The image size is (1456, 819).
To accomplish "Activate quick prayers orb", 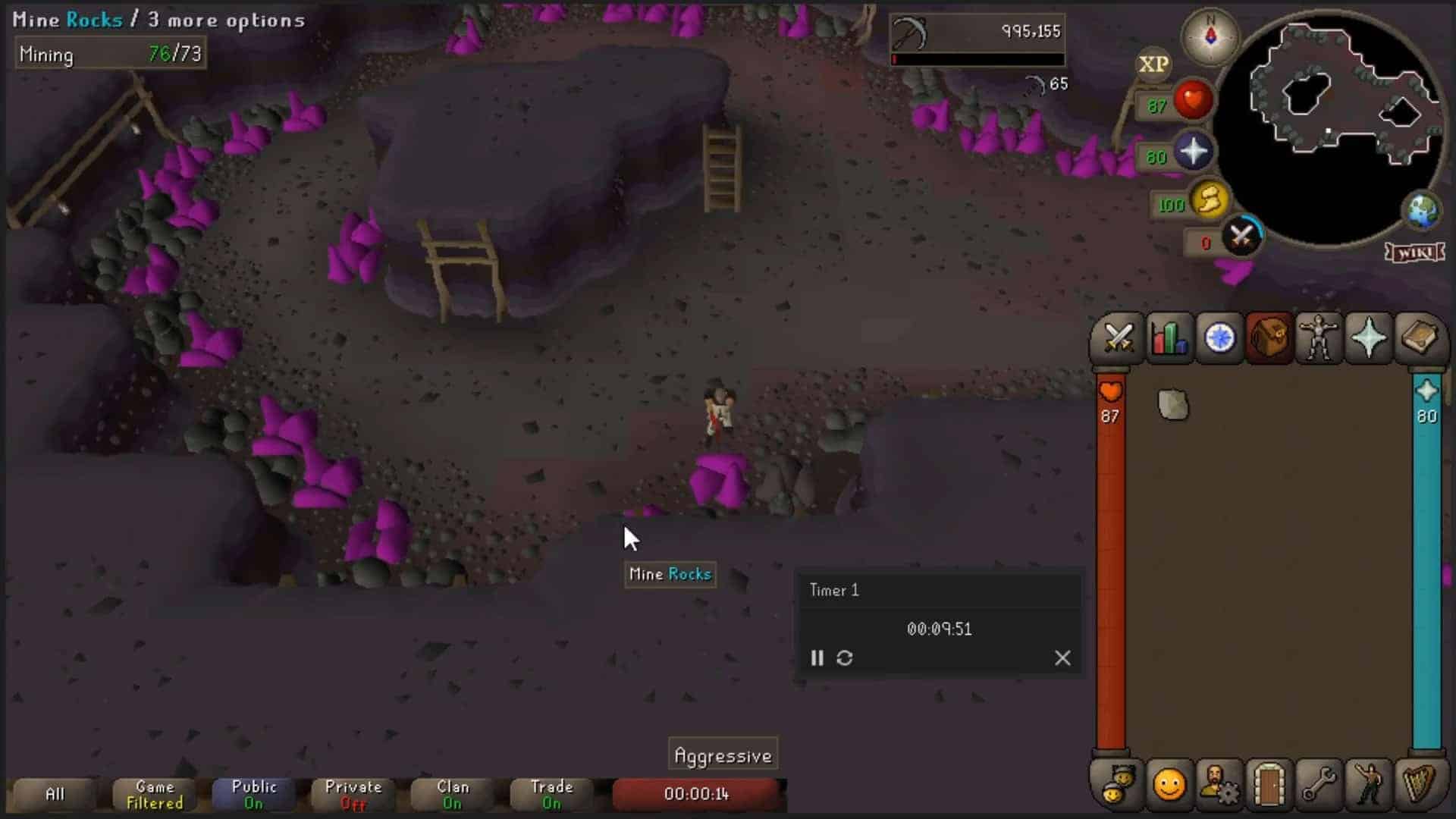I will click(1193, 152).
